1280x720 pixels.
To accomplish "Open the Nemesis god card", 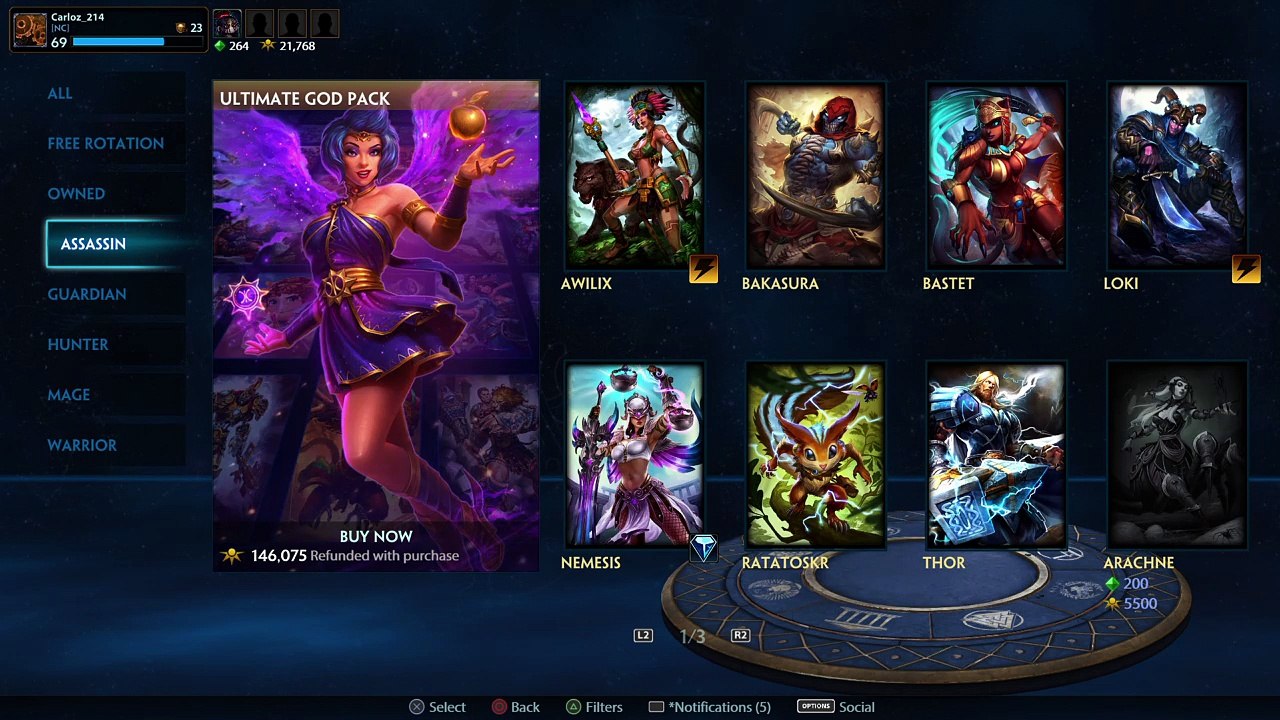I will point(635,456).
